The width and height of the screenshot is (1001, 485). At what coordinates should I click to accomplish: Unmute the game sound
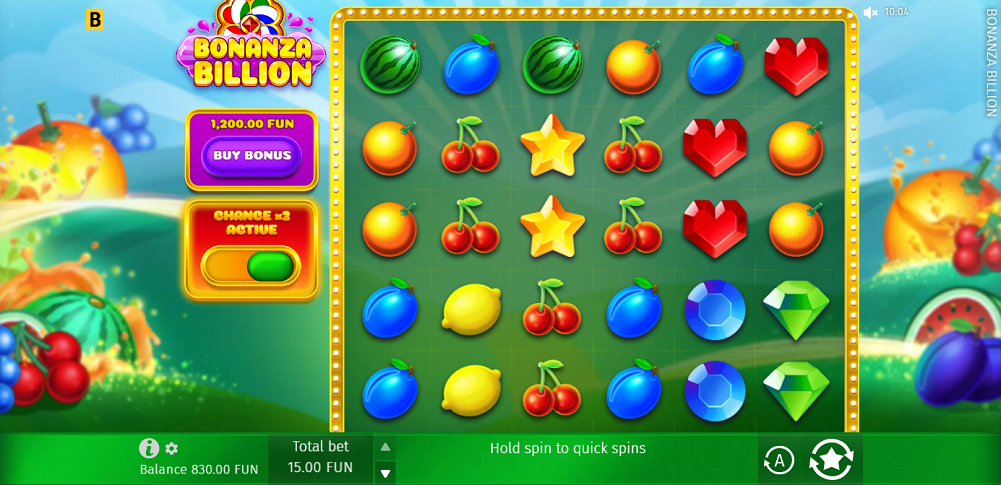(870, 12)
